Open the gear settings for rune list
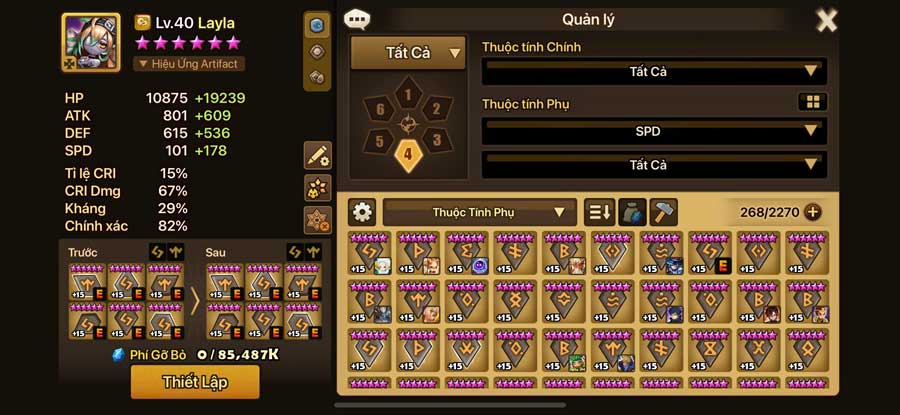900x415 pixels. click(x=362, y=212)
